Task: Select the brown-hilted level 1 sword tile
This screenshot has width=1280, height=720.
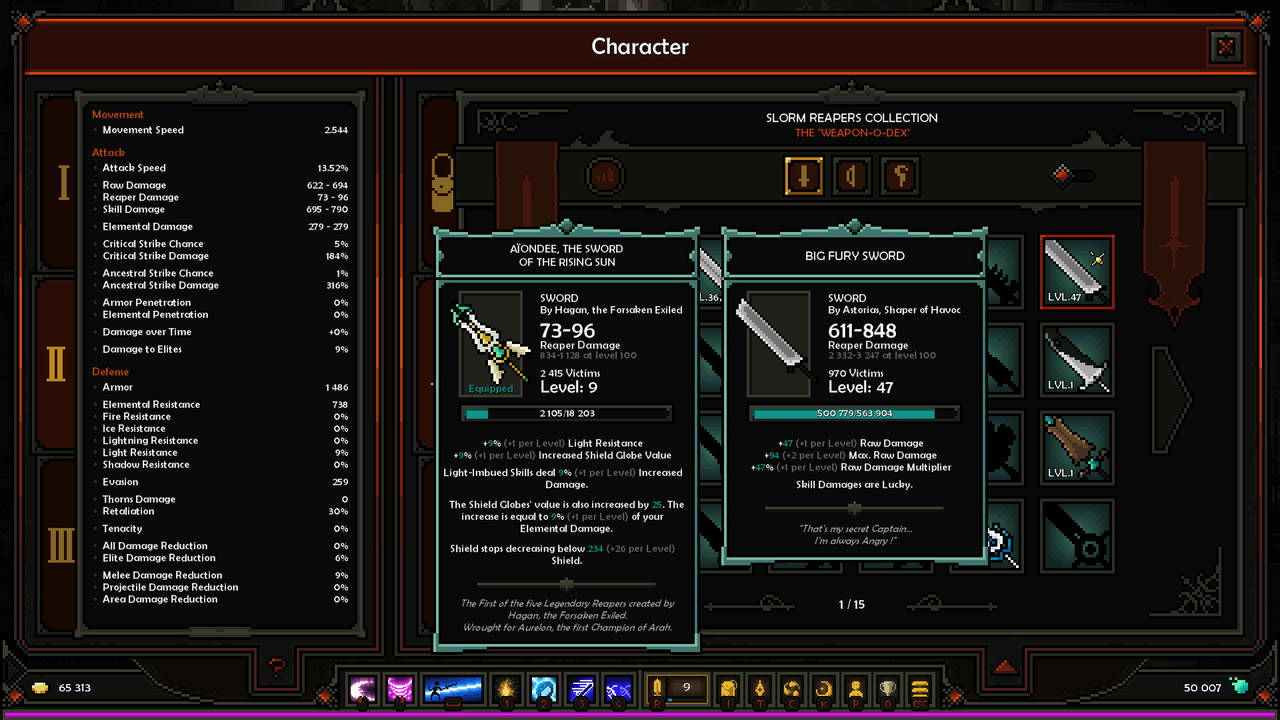Action: [x=1077, y=447]
